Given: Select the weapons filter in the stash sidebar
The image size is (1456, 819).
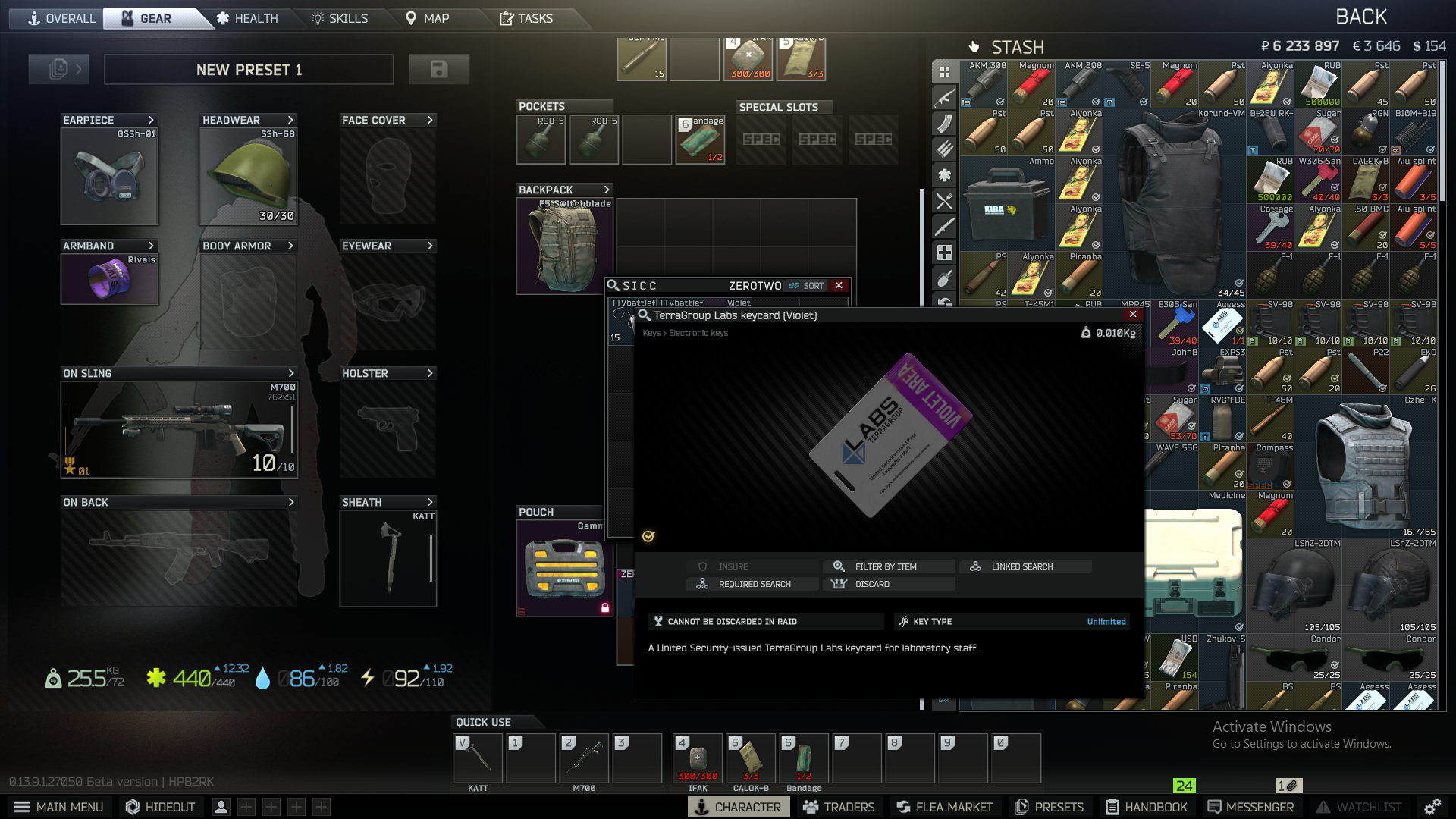Looking at the screenshot, I should (944, 99).
